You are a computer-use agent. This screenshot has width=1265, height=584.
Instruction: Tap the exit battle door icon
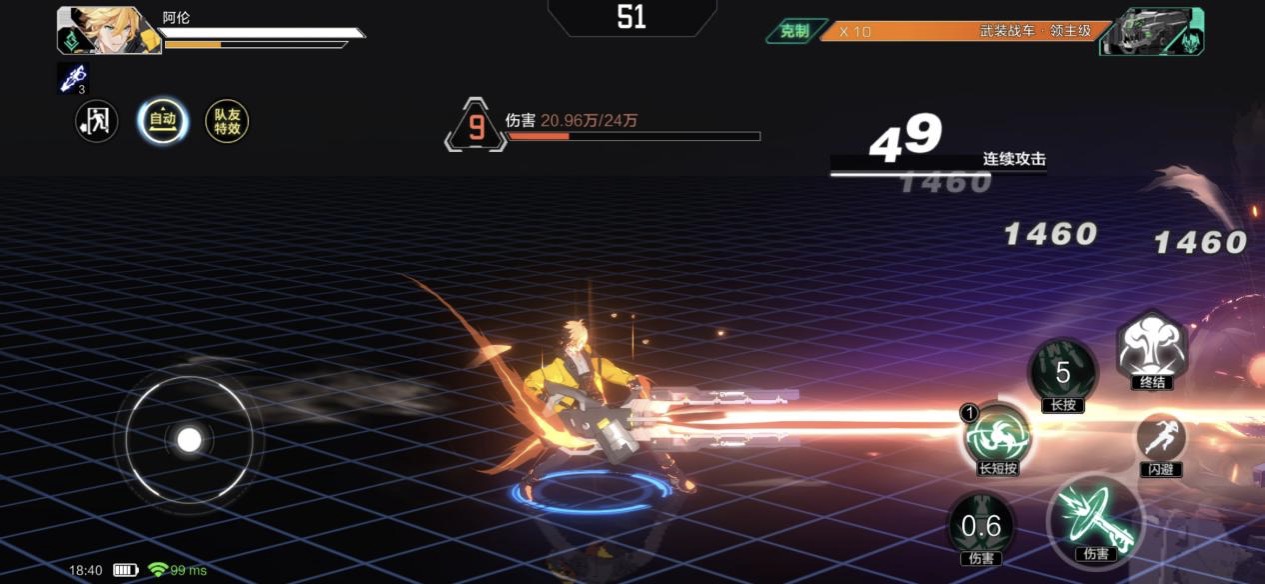(x=97, y=122)
